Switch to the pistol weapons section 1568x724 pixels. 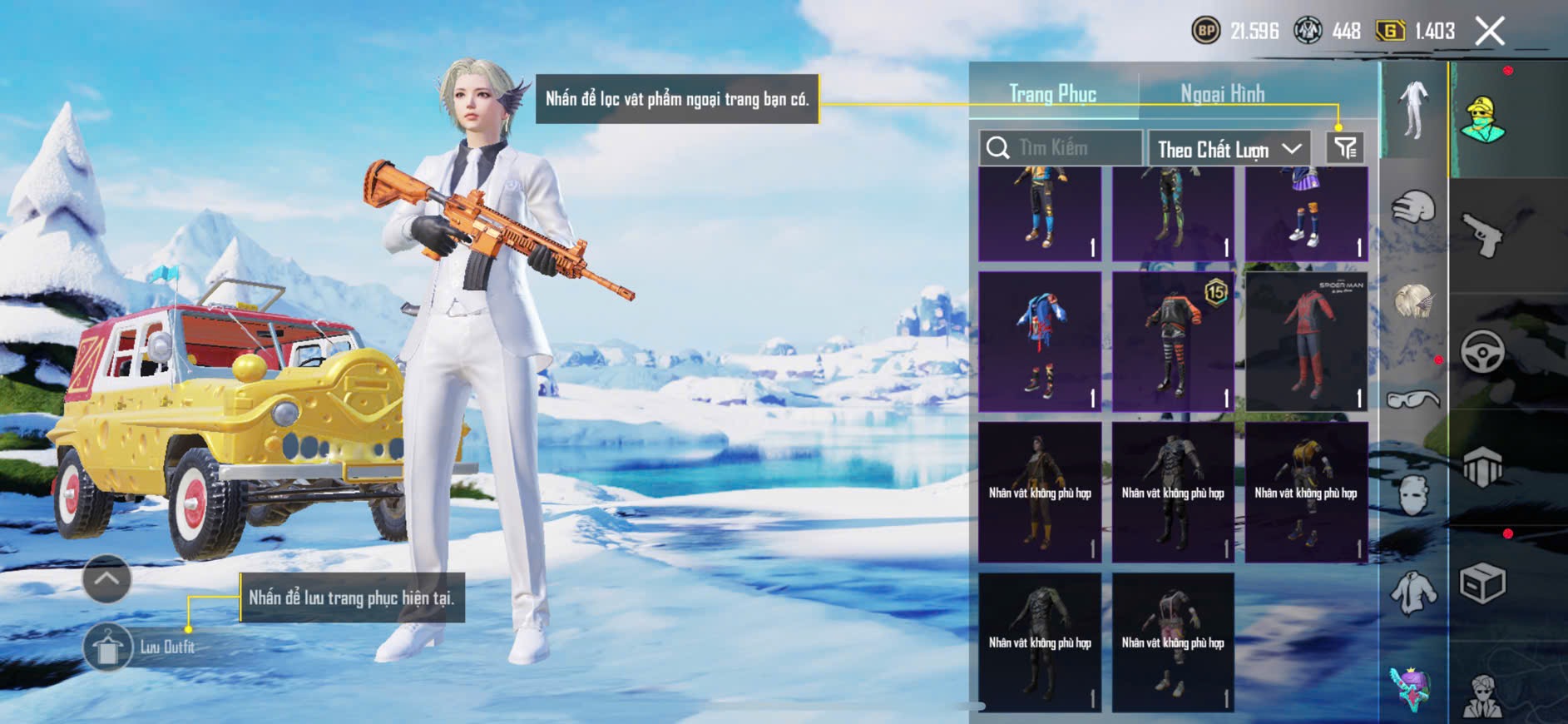[x=1483, y=235]
